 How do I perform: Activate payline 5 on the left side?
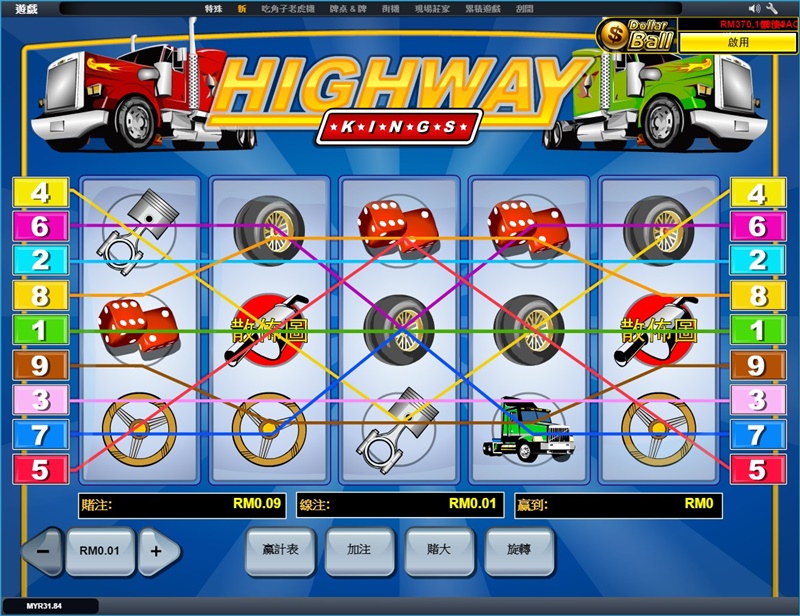[39, 469]
